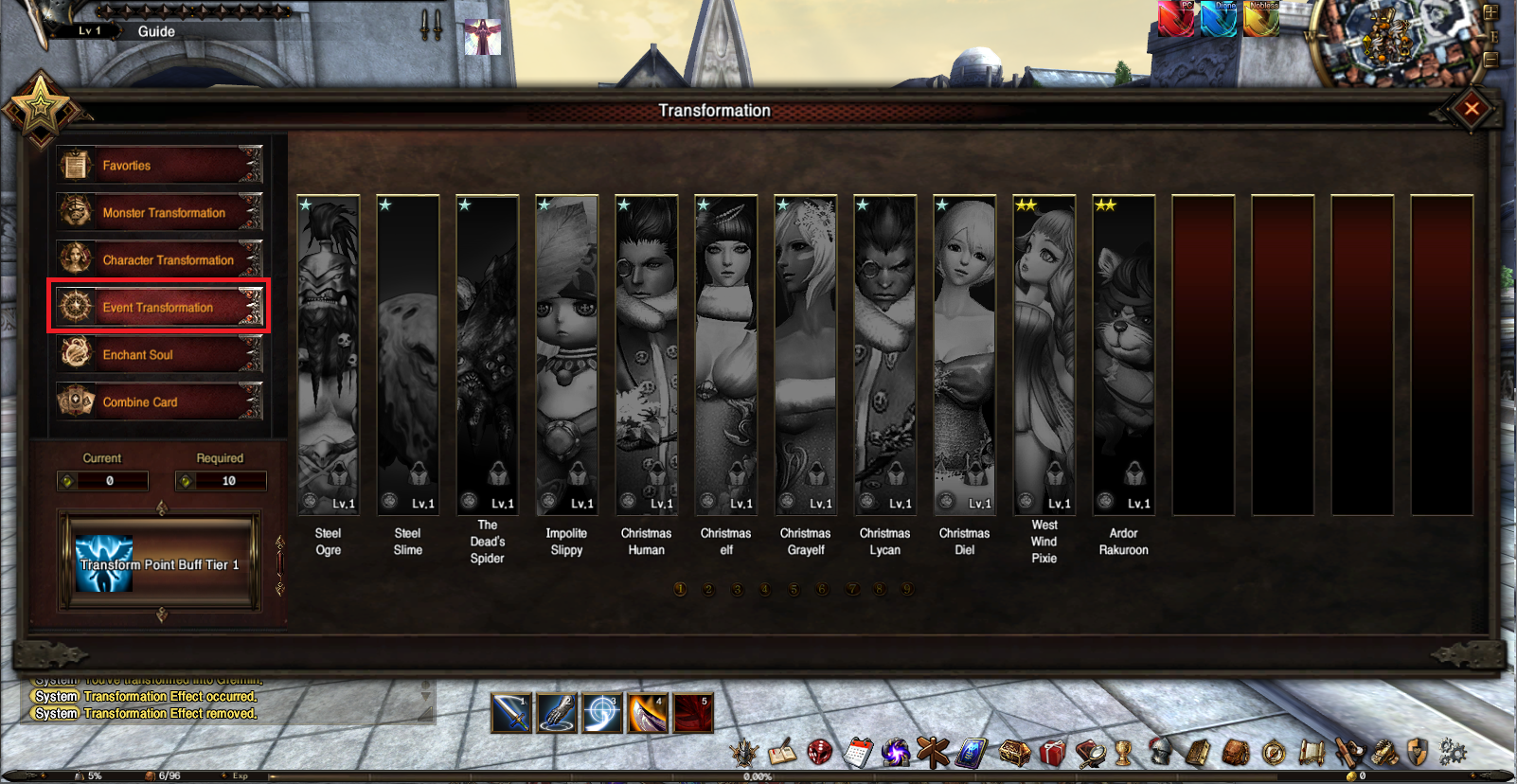Open the Favorites category
The height and width of the screenshot is (784, 1517).
[159, 166]
